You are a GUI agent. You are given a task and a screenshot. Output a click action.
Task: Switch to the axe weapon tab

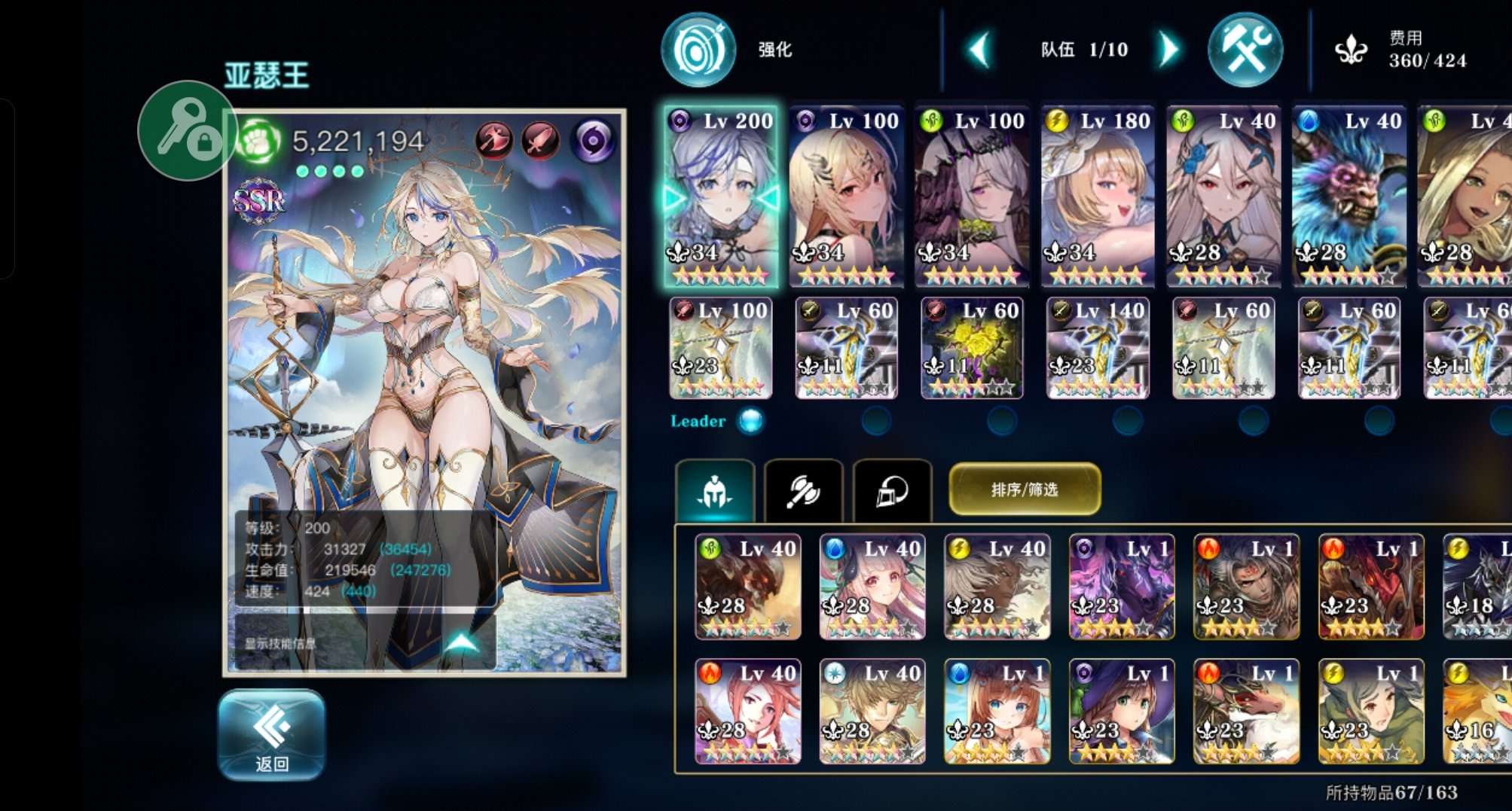(x=805, y=490)
